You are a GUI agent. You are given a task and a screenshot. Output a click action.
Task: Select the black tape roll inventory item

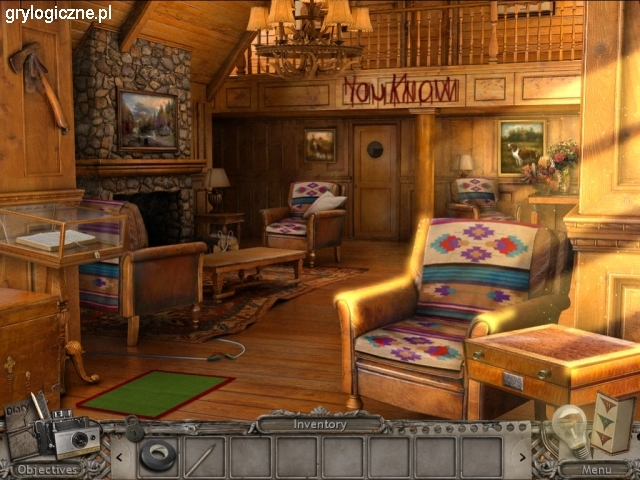pos(158,456)
